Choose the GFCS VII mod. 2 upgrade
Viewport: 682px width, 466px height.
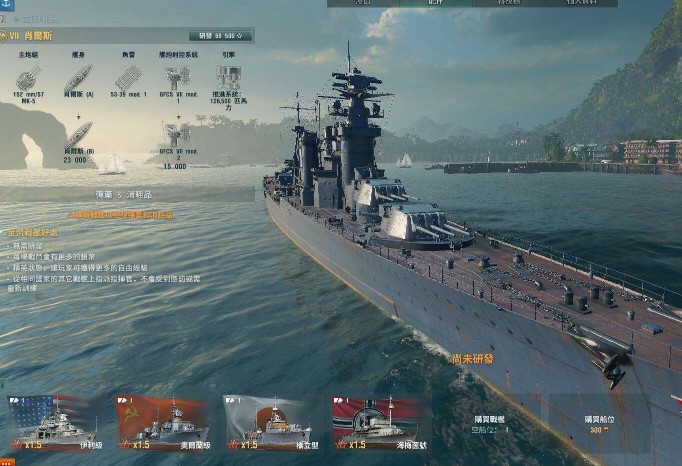pyautogui.click(x=178, y=134)
